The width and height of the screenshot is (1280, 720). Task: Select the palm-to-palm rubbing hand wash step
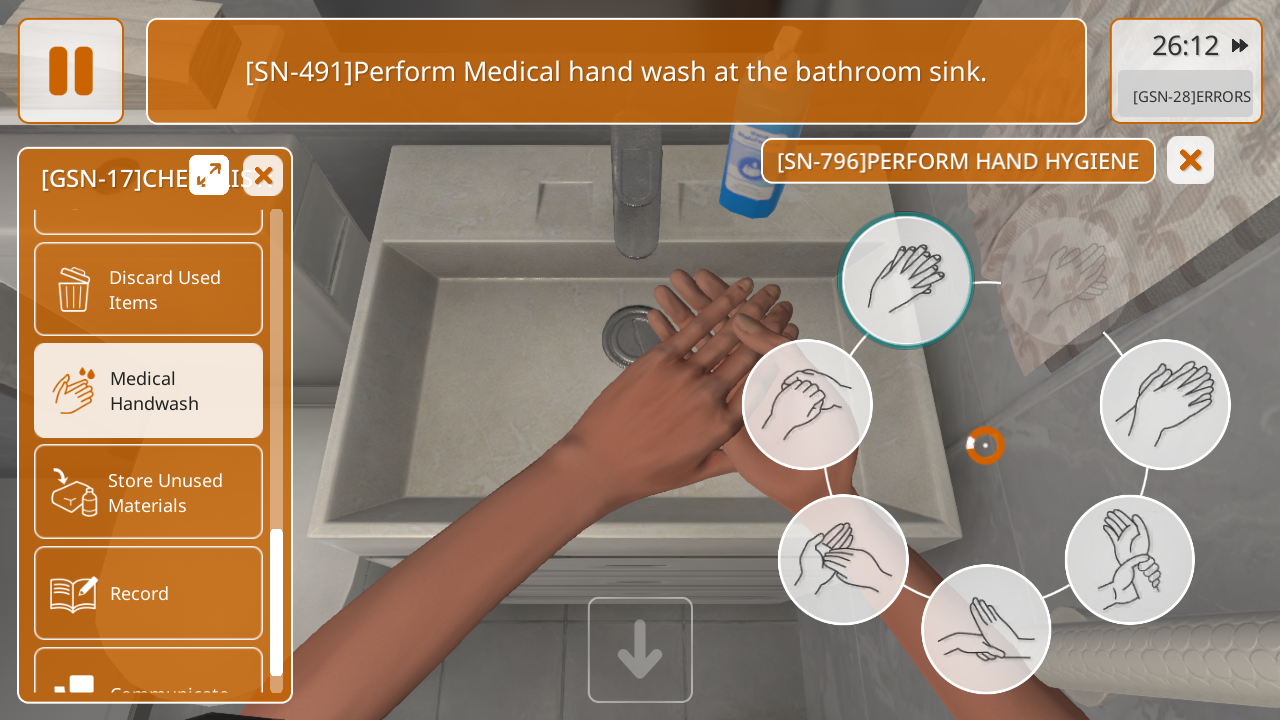tap(1165, 404)
